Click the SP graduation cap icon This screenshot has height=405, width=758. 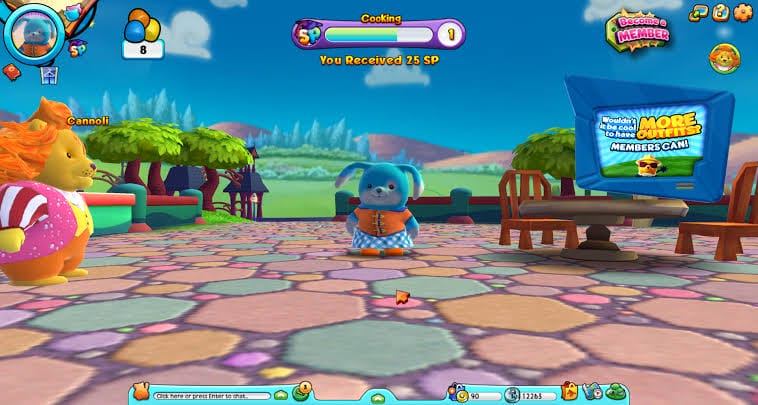[x=77, y=47]
